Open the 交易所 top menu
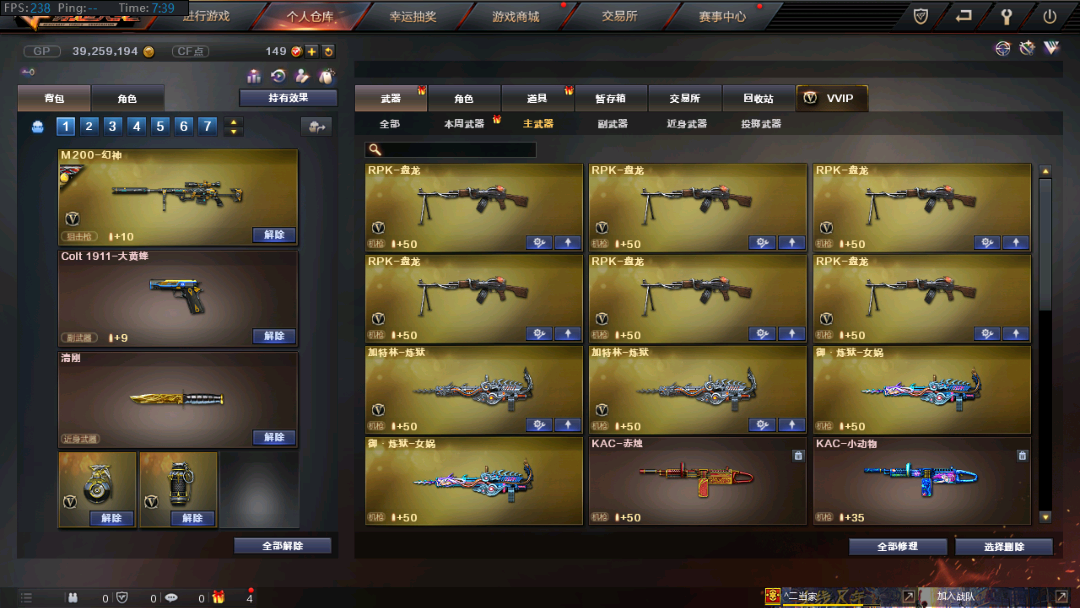Image resolution: width=1080 pixels, height=608 pixels. (619, 16)
